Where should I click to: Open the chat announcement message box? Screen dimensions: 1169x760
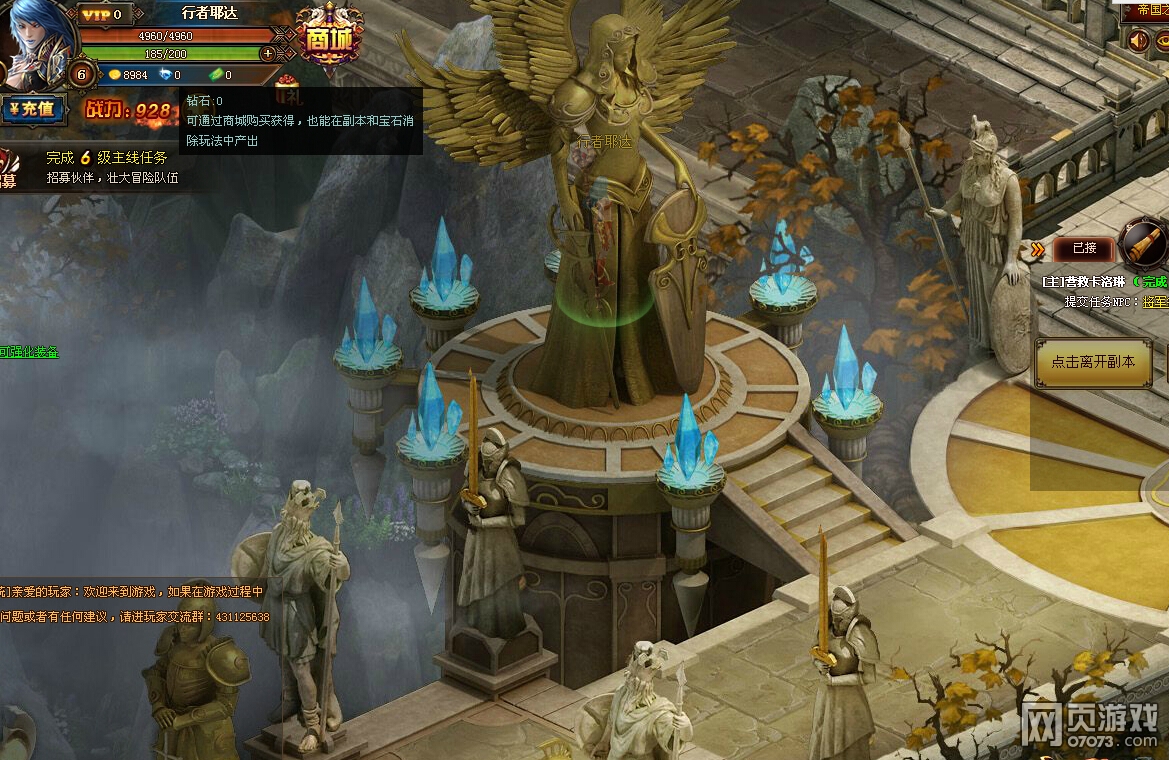[134, 604]
